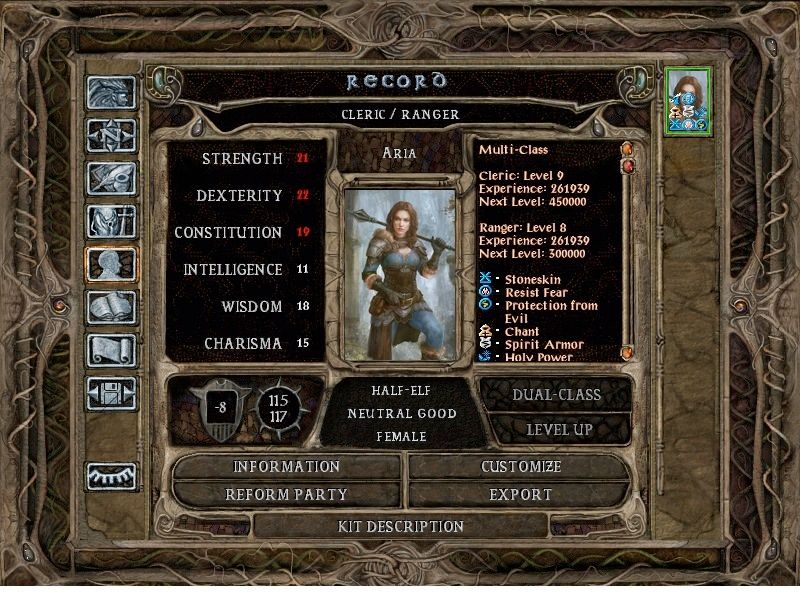Select the character record silhouette icon
800x600 pixels.
coord(110,263)
